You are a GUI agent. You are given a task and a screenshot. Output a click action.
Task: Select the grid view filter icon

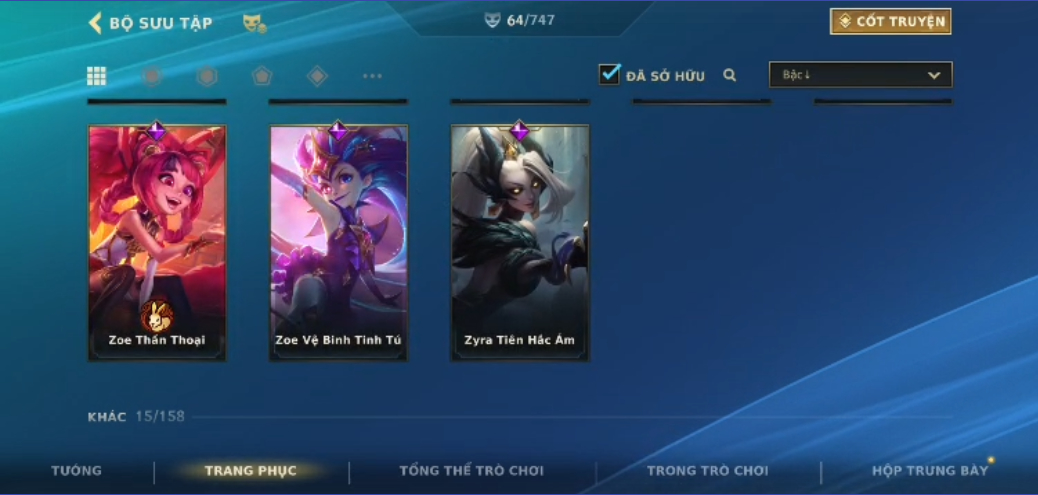[x=97, y=76]
